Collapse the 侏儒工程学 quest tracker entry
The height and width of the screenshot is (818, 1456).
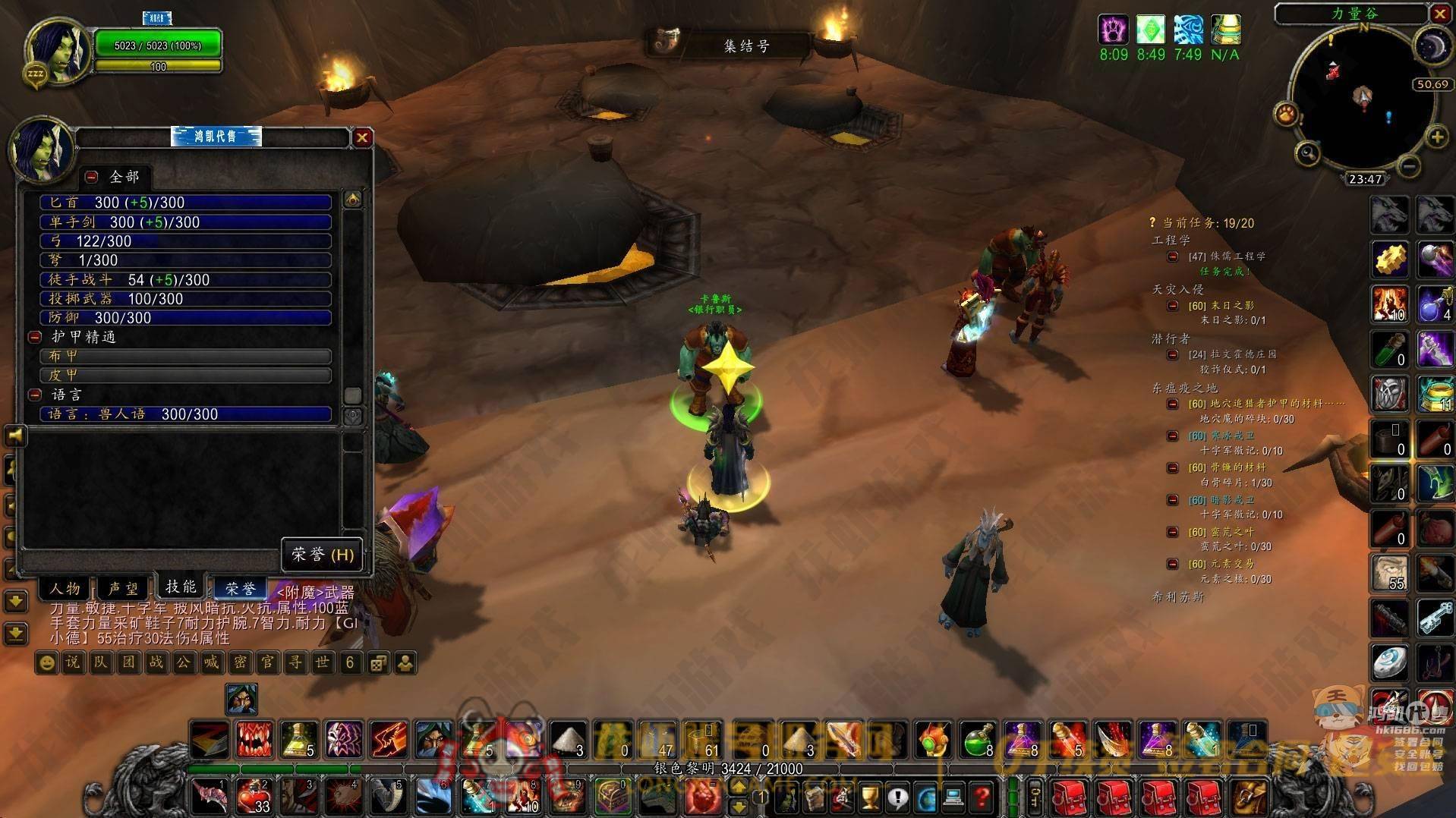click(x=1173, y=256)
